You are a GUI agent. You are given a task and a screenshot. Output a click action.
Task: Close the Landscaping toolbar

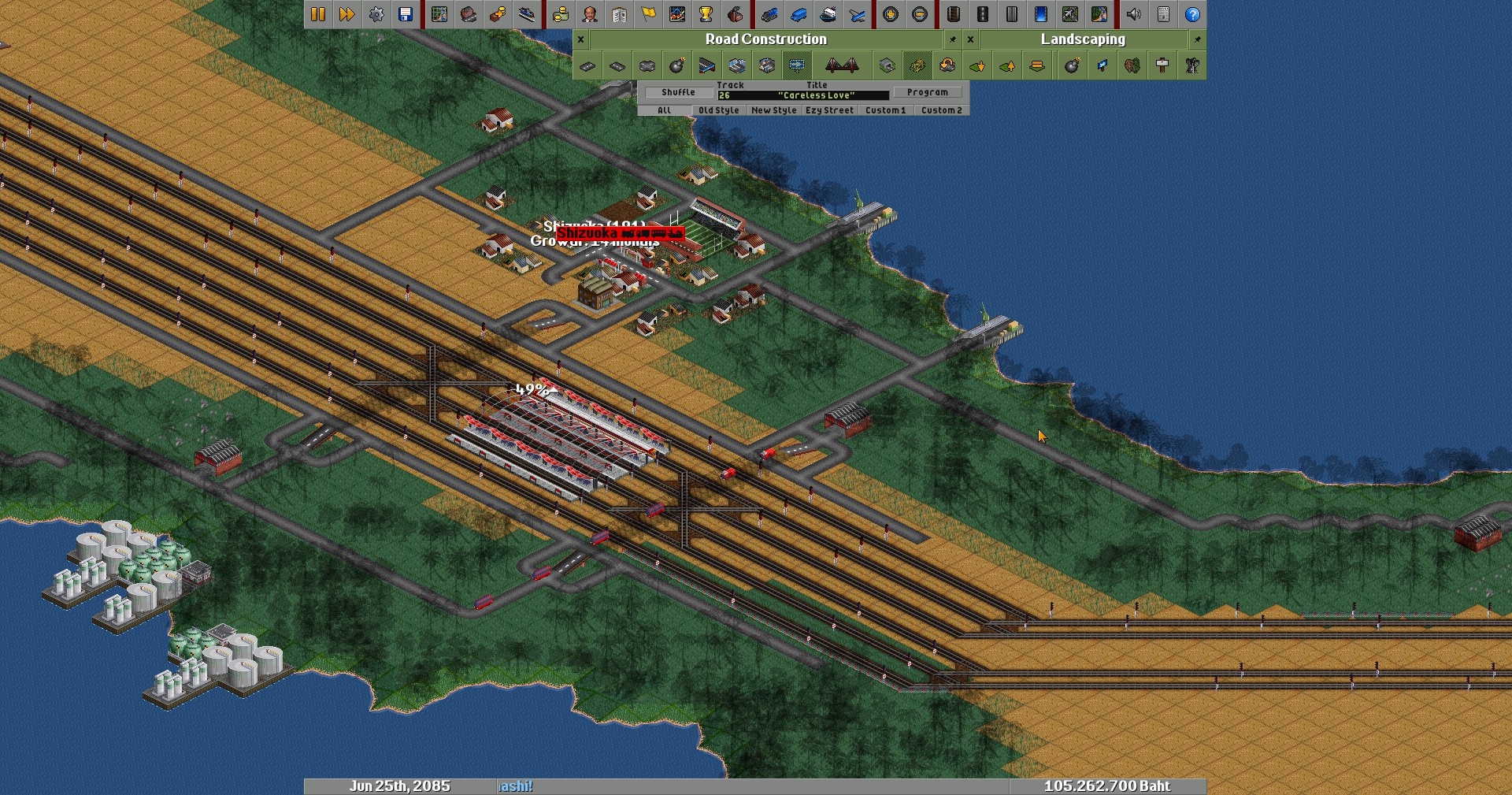click(970, 39)
